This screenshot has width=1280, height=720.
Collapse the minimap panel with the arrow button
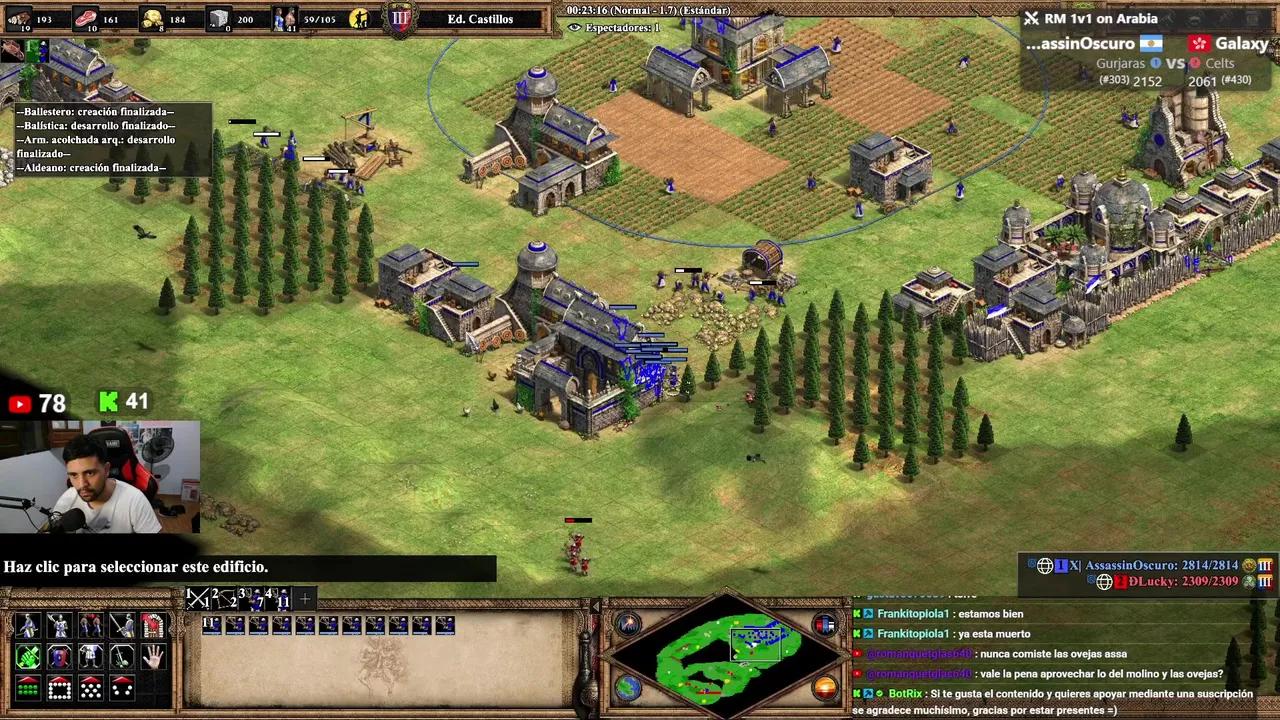pyautogui.click(x=596, y=607)
